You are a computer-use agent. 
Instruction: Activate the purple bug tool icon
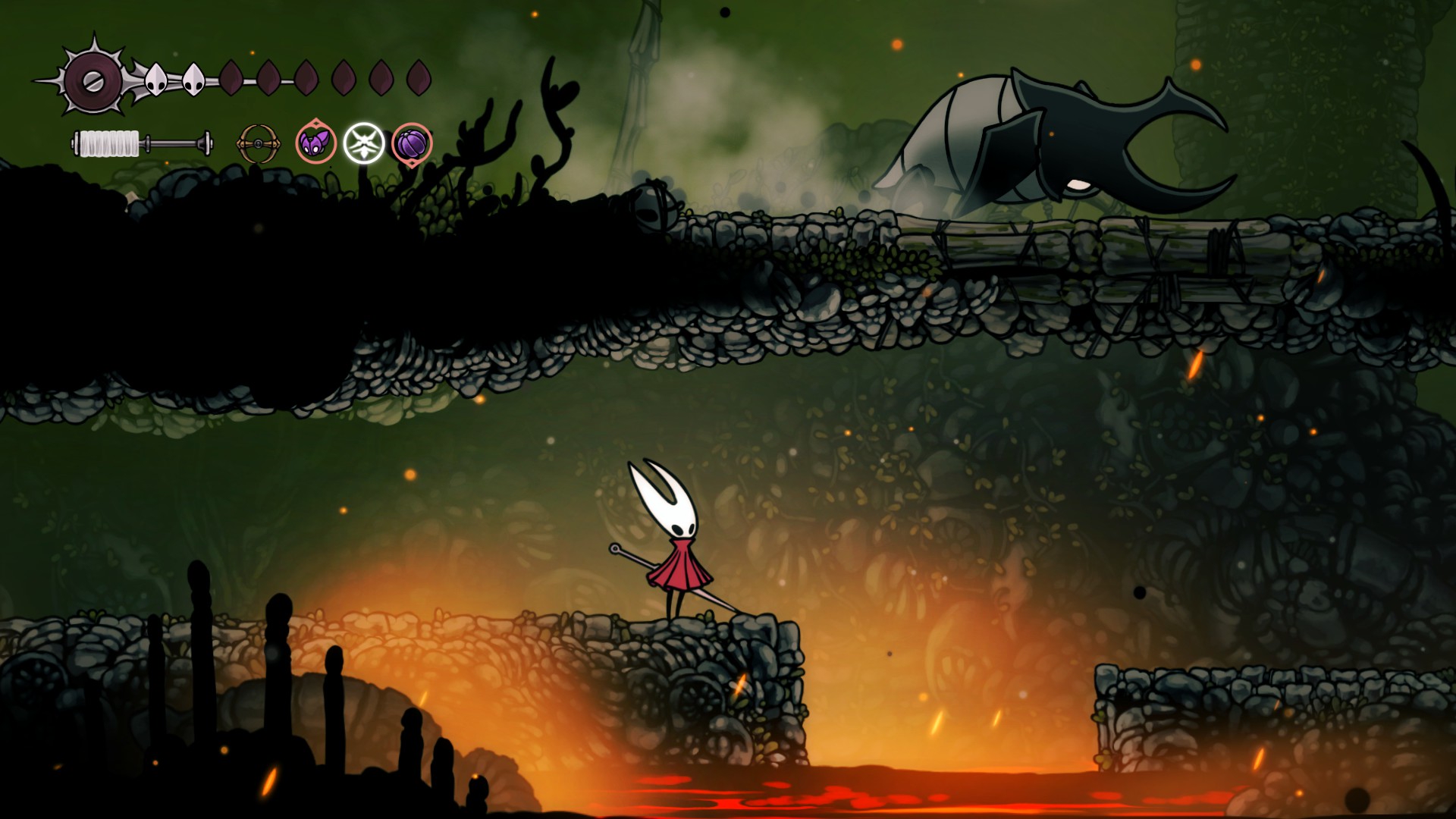(x=315, y=143)
